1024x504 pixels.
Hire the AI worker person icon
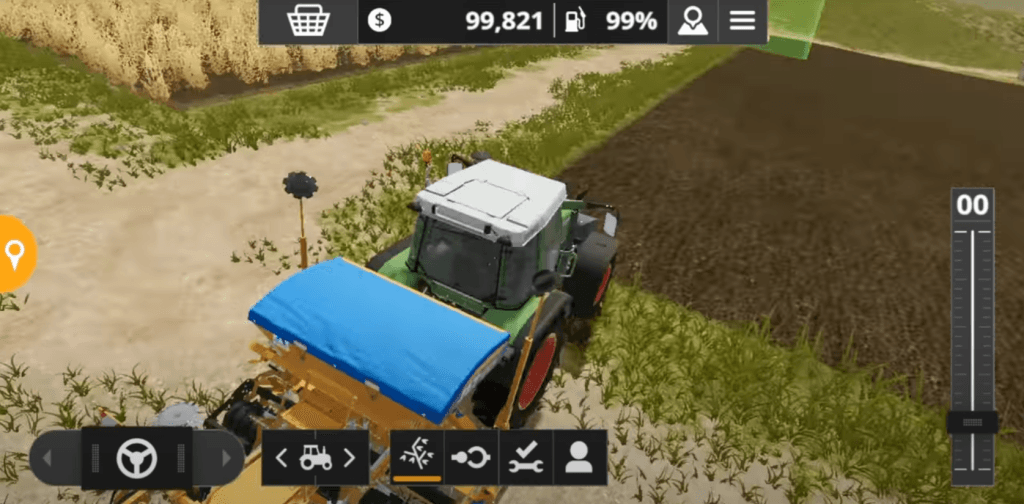click(579, 458)
